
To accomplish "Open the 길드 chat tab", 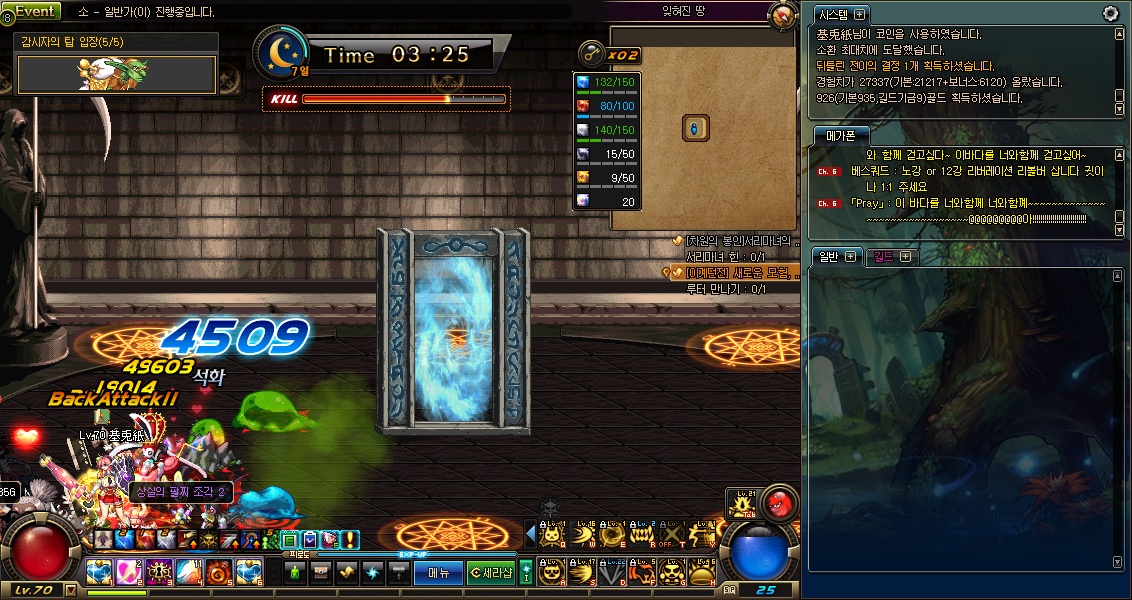I will 884,256.
